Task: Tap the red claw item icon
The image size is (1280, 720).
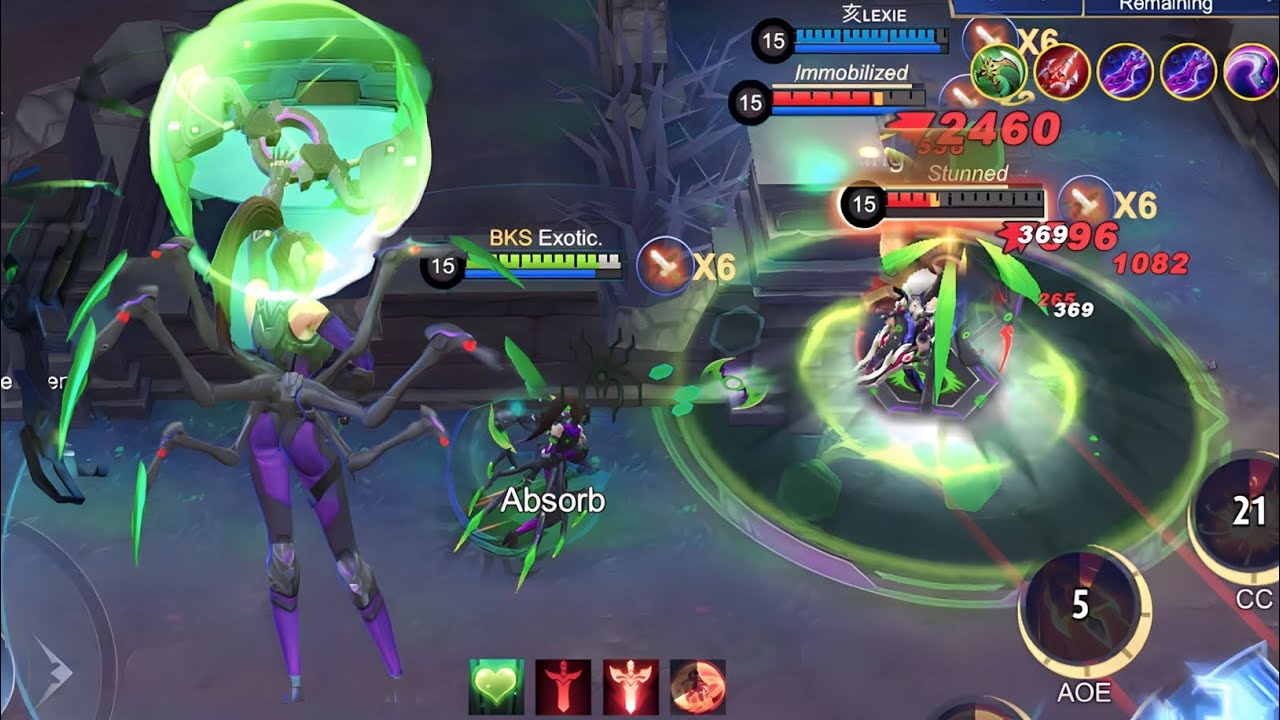Action: [1061, 71]
